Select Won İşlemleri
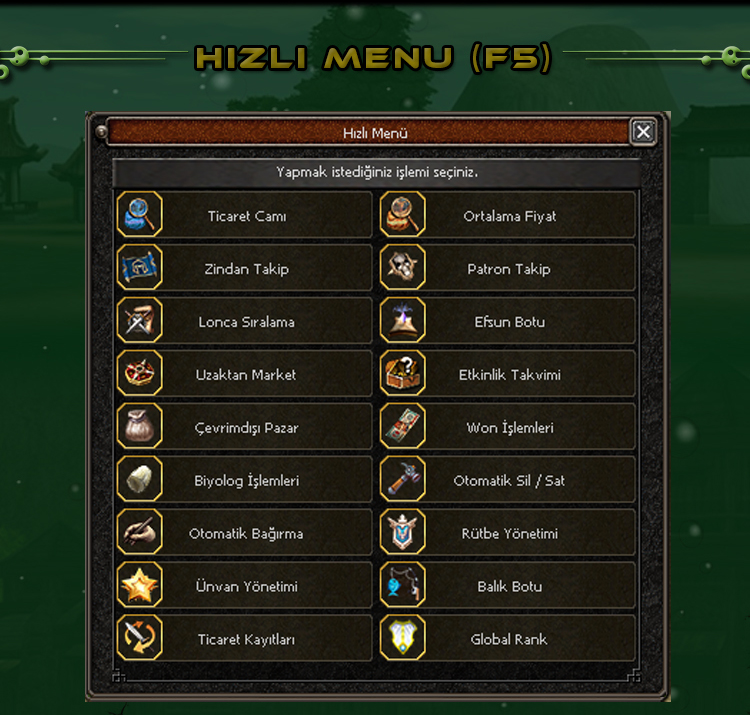Image resolution: width=750 pixels, height=715 pixels. coord(509,428)
